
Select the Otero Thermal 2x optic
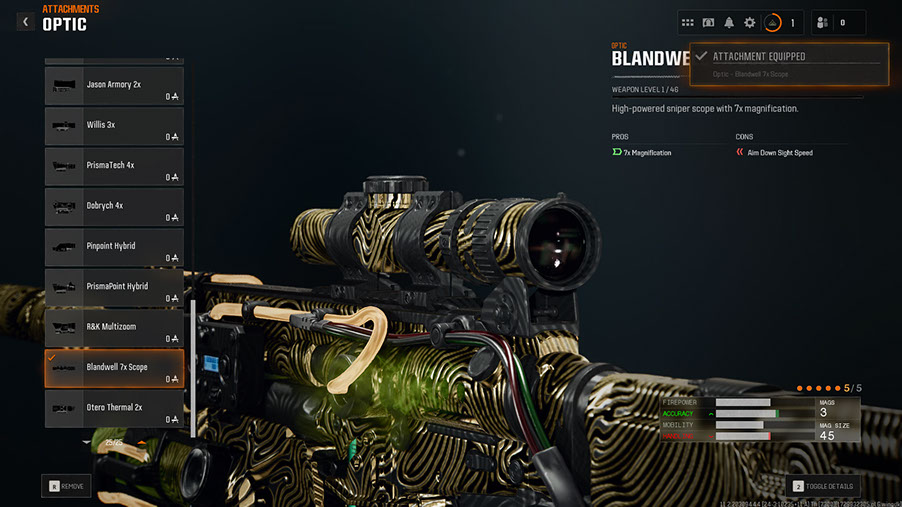[114, 408]
